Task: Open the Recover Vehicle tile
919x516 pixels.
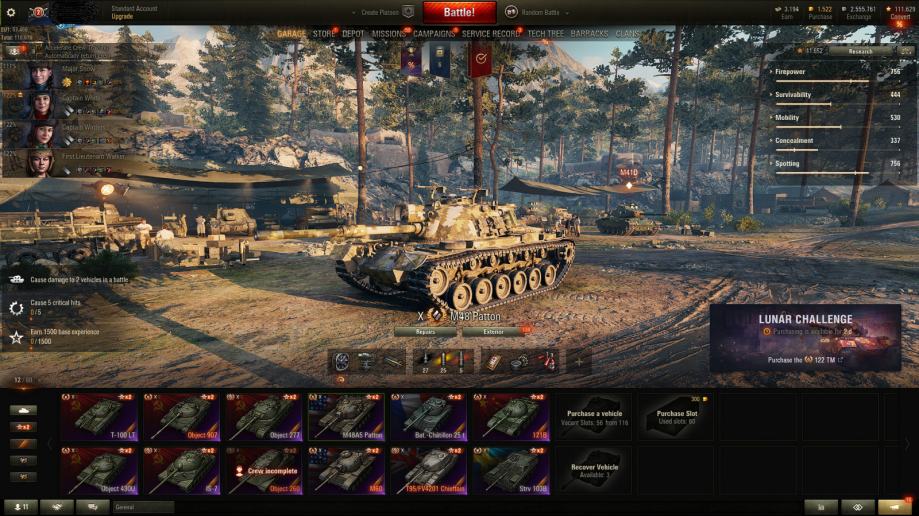Action: pos(594,470)
